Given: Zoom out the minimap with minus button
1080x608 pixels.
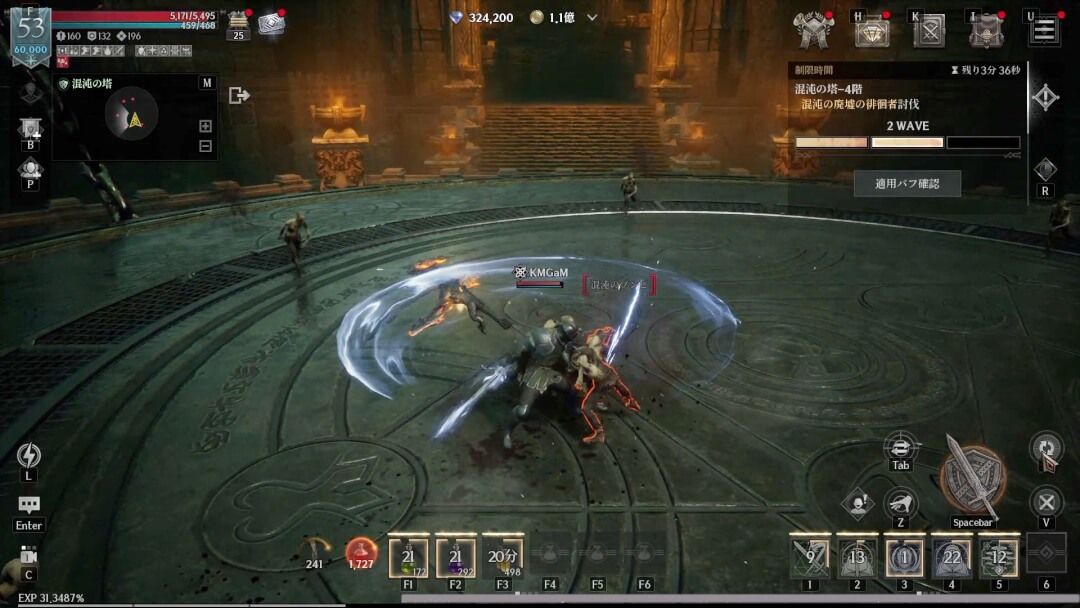Looking at the screenshot, I should point(205,146).
